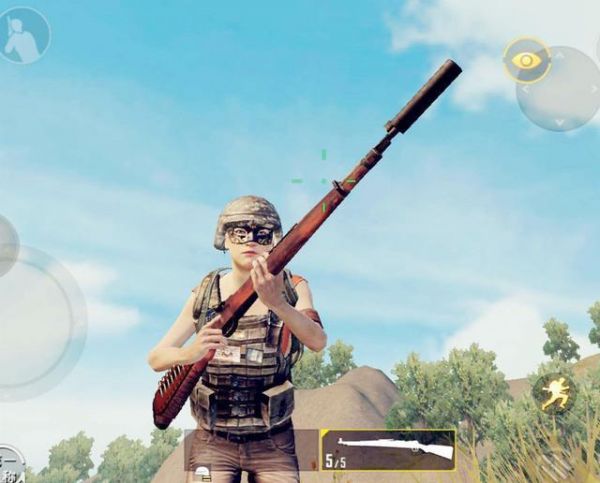Select the bolt-action rifle weapon slot
The image size is (600, 483).
click(388, 450)
